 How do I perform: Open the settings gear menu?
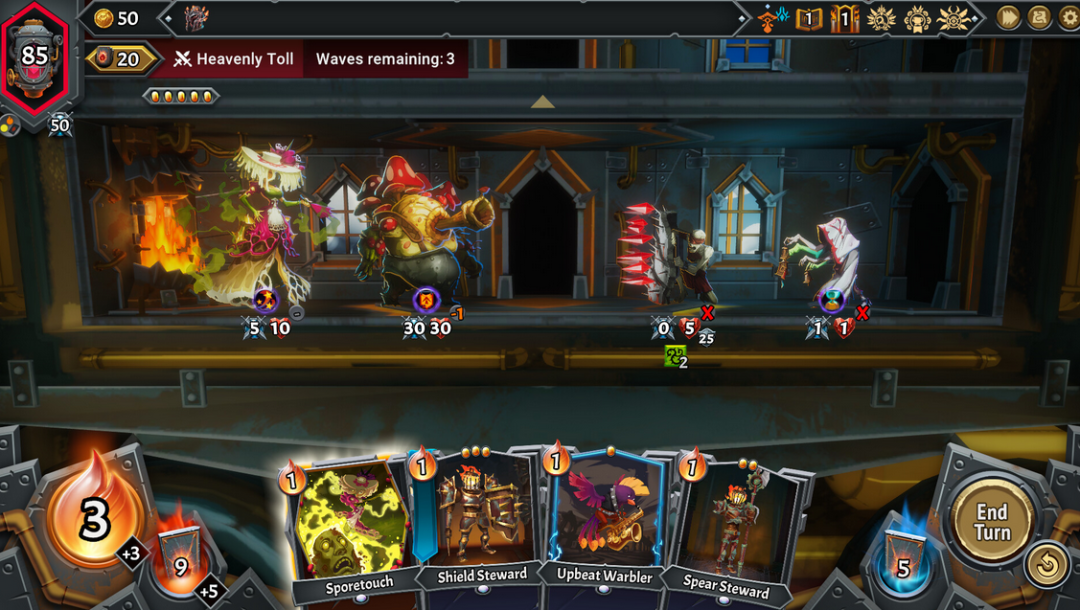tap(1066, 17)
